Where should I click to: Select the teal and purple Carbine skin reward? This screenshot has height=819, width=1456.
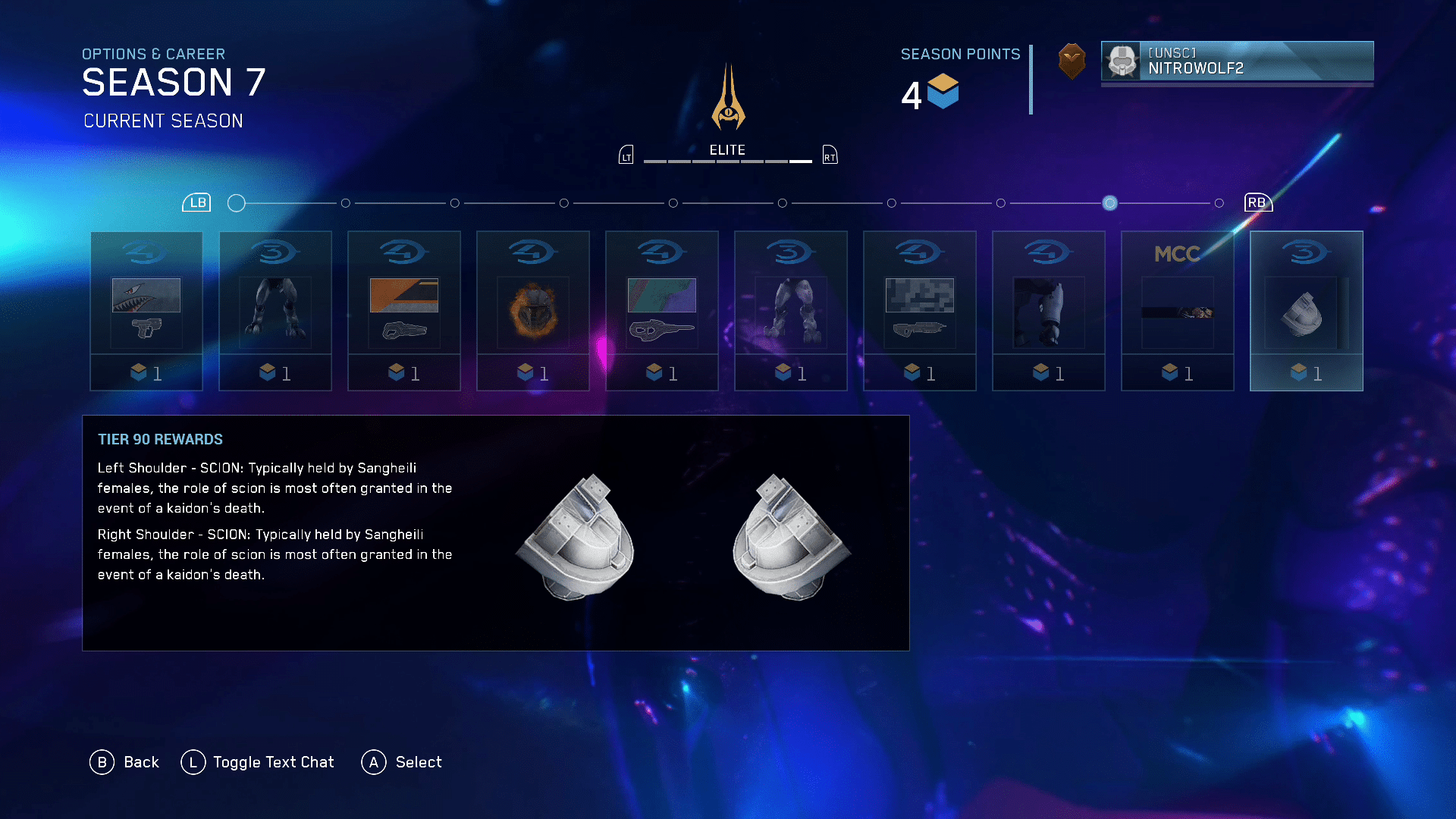tap(662, 311)
